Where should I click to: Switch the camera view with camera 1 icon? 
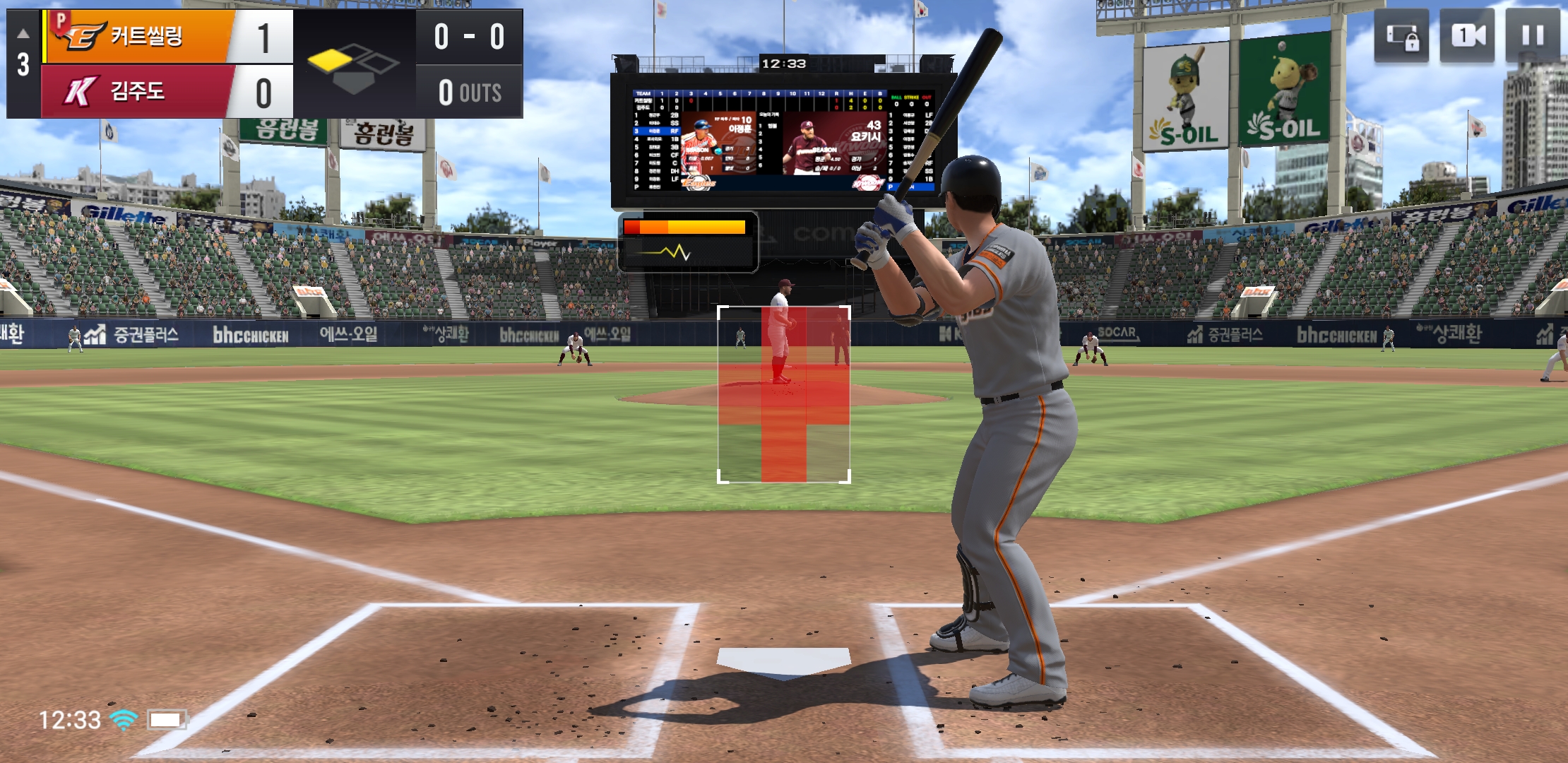1468,35
